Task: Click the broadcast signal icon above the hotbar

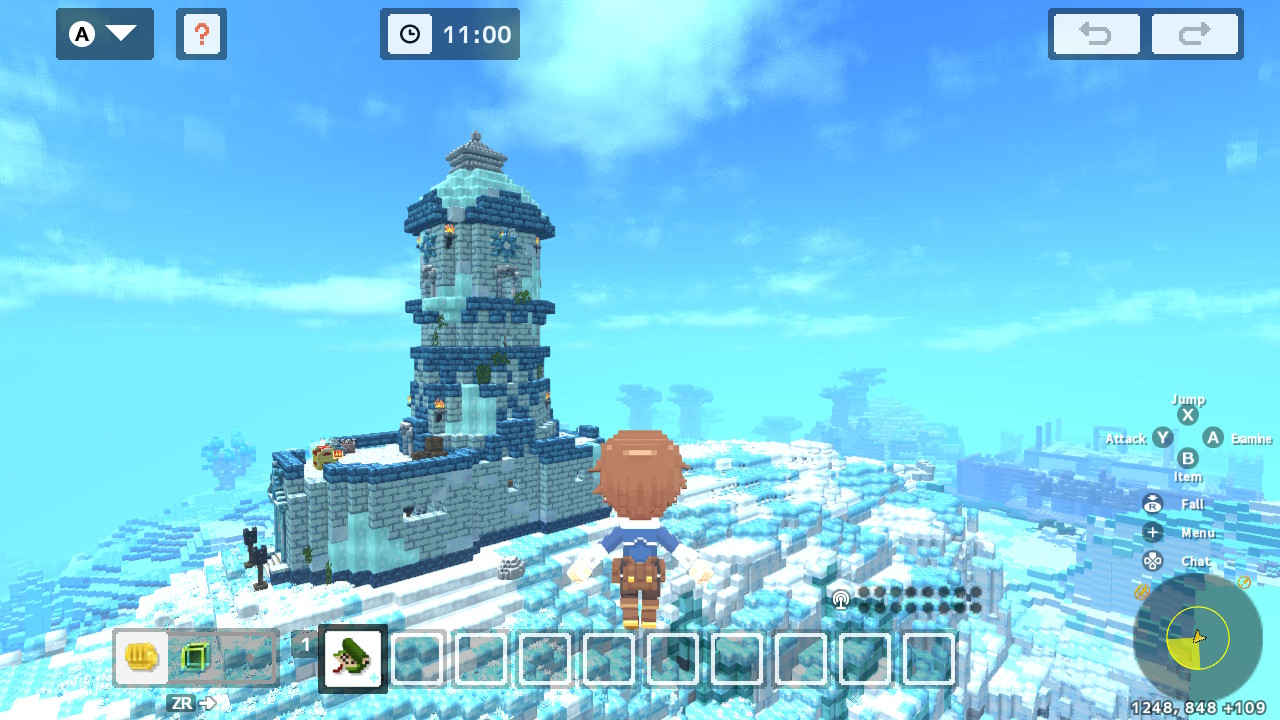Action: 841,598
